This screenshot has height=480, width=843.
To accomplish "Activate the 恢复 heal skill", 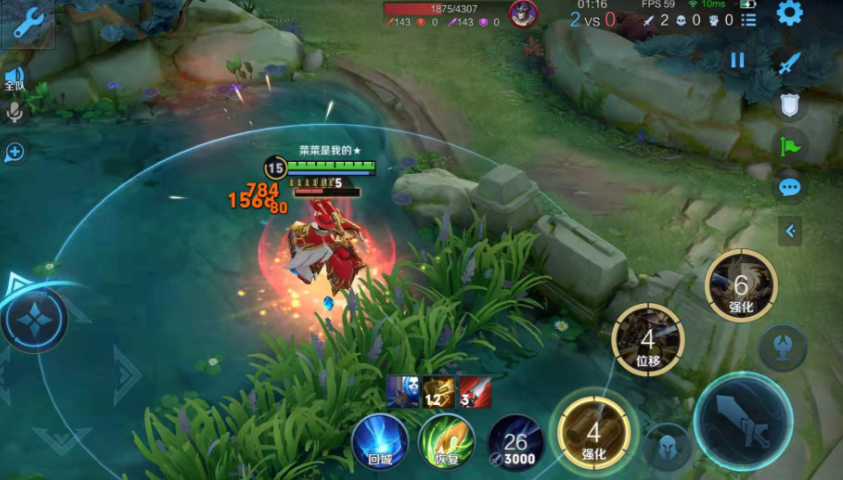I will pyautogui.click(x=446, y=441).
